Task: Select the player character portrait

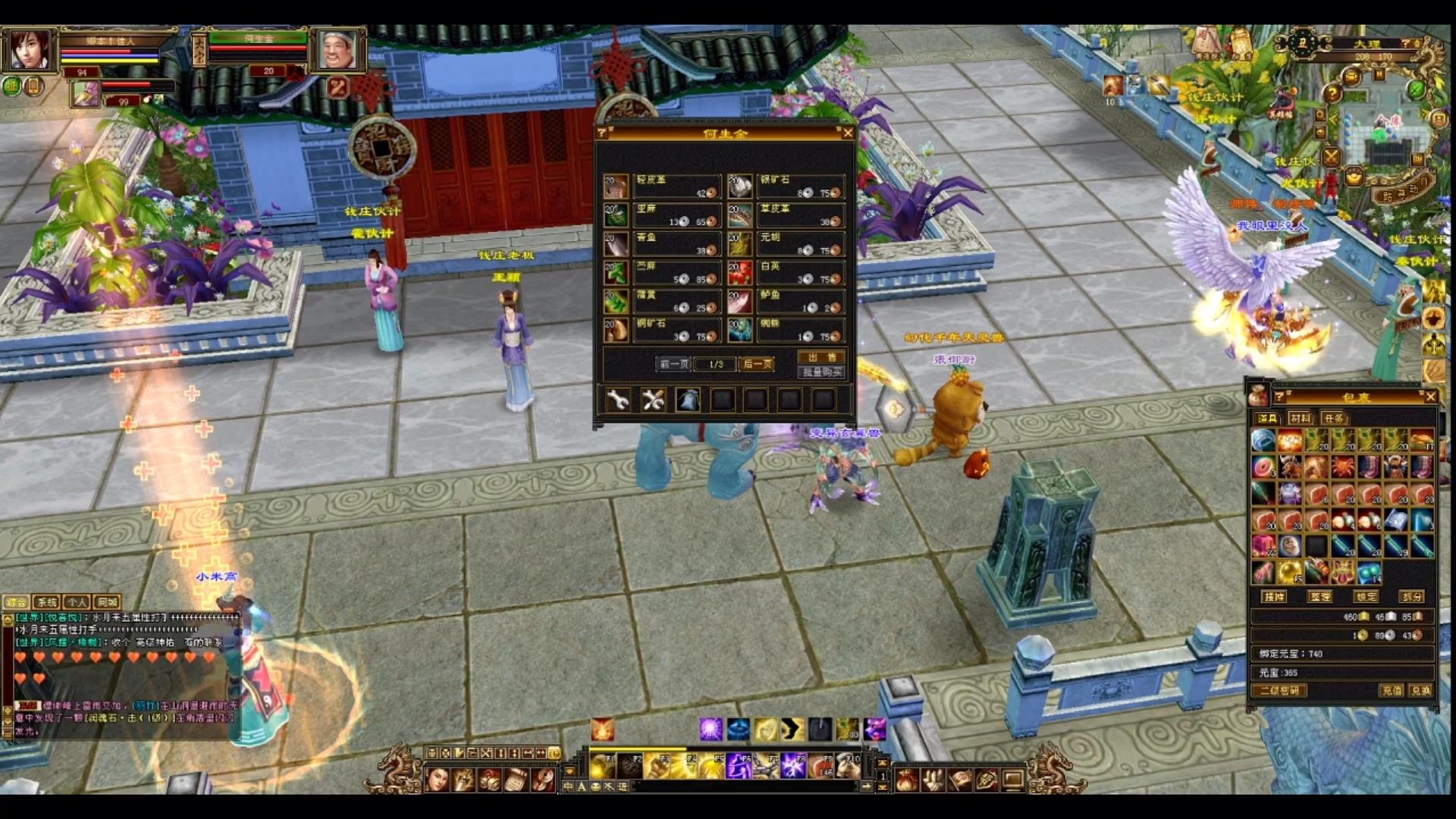Action: tap(30, 50)
